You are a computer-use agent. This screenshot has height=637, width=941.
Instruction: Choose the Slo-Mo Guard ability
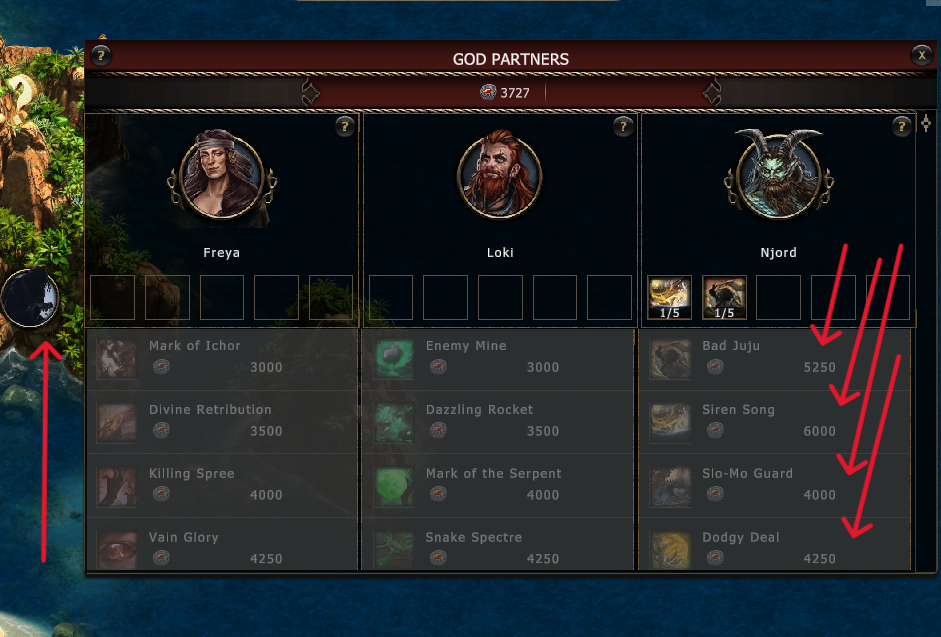coord(775,486)
